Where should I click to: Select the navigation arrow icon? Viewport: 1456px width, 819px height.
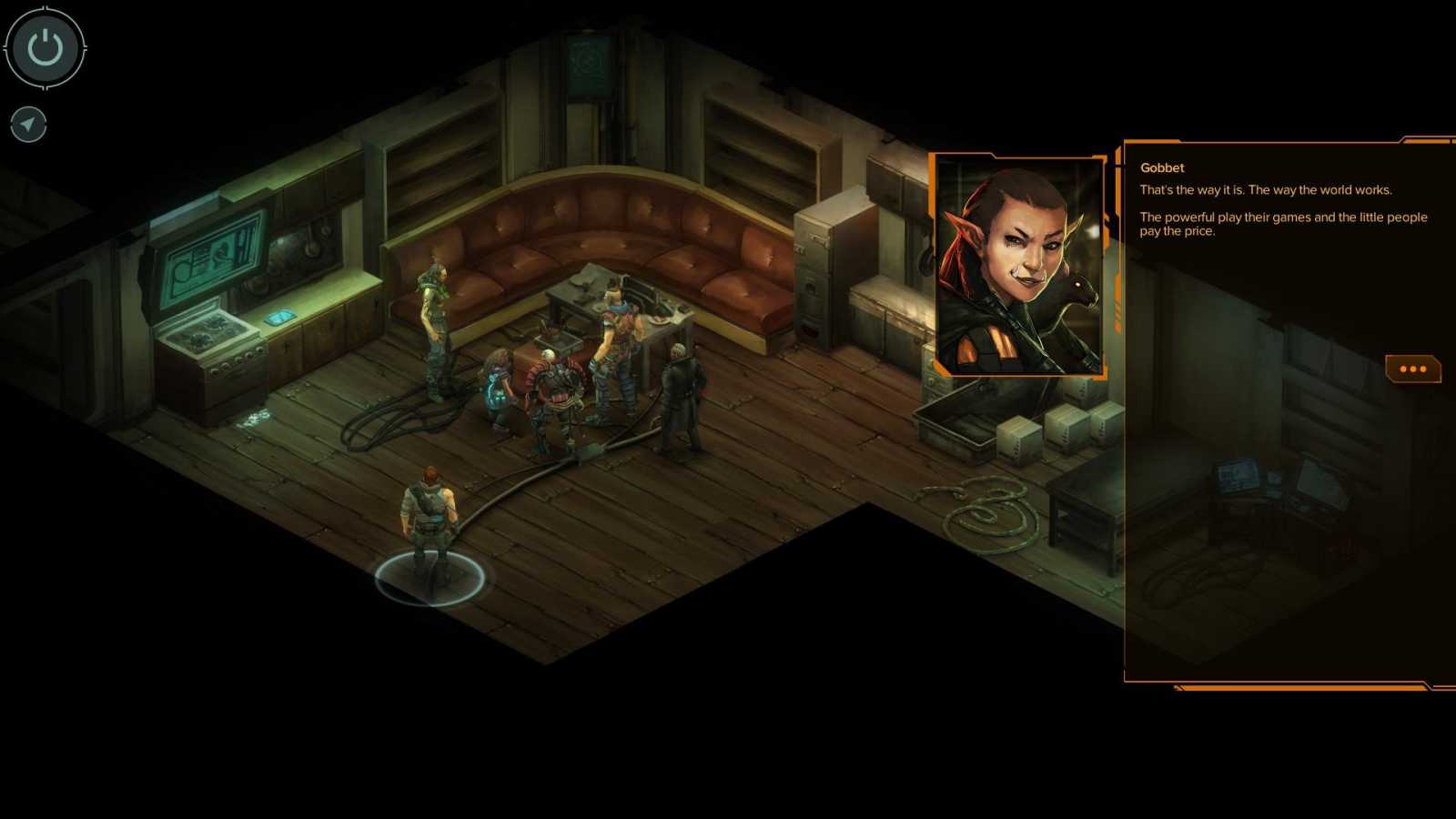27,125
